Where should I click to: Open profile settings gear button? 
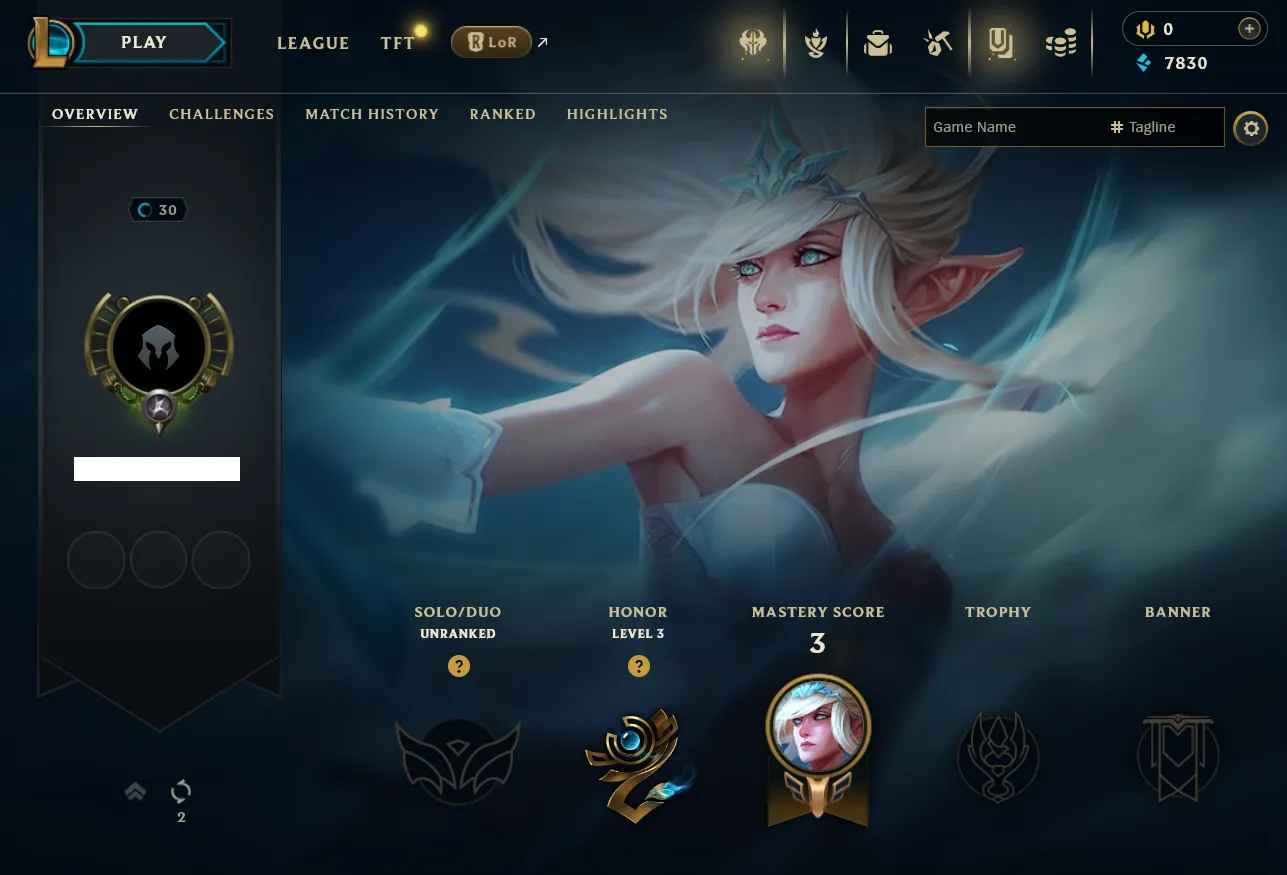[1250, 128]
